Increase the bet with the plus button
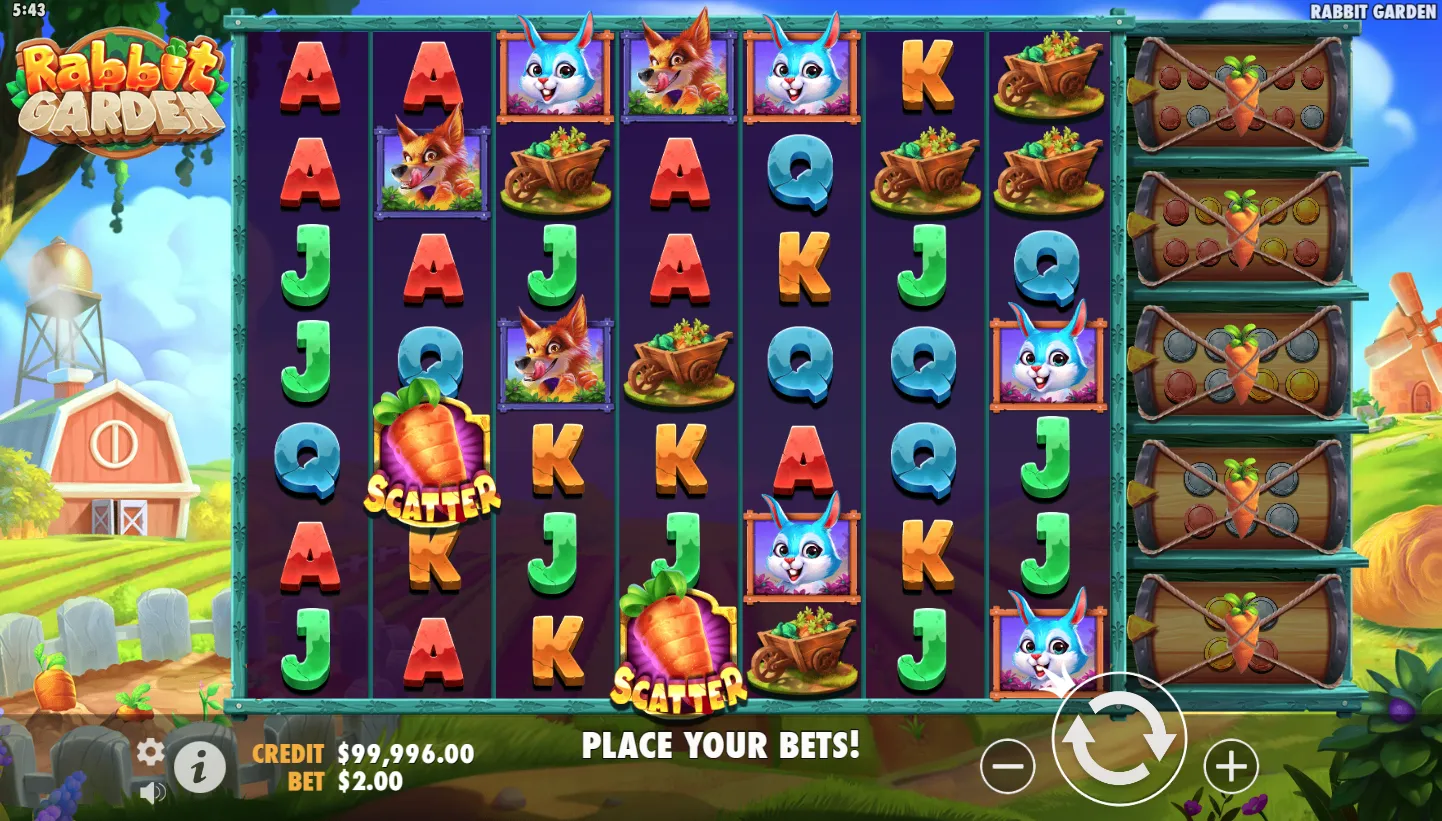Image resolution: width=1442 pixels, height=821 pixels. (1230, 767)
